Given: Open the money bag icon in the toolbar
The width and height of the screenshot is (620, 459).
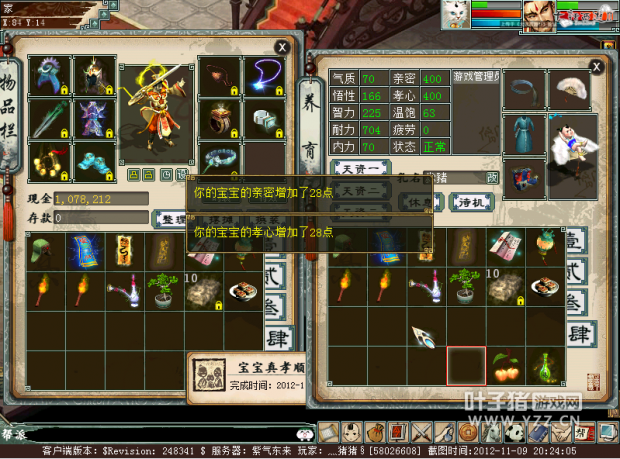Looking at the screenshot, I should [372, 432].
